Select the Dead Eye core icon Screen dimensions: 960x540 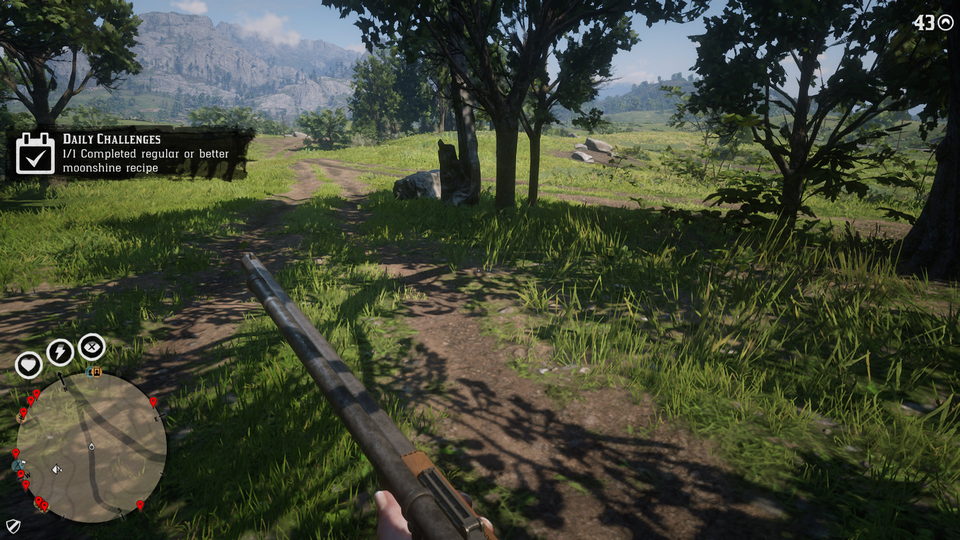[91, 346]
